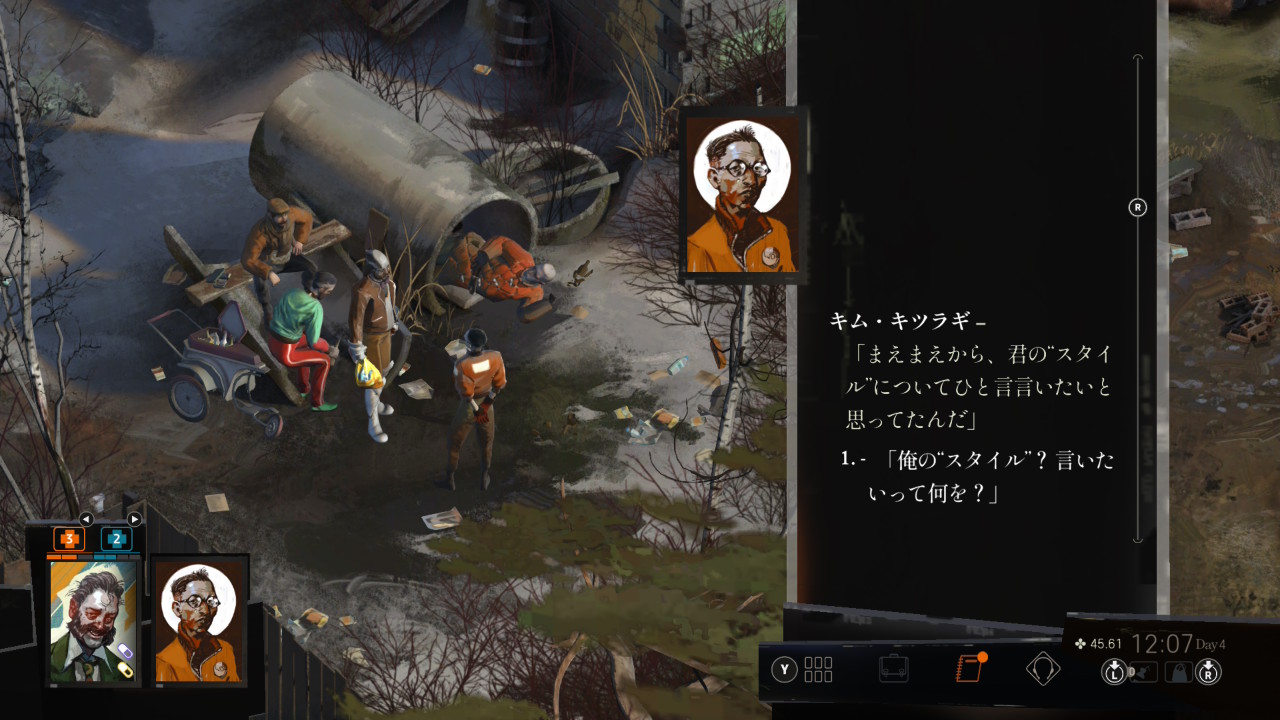Image resolution: width=1280 pixels, height=720 pixels.
Task: Open the Thought Cabinet head icon
Action: click(1043, 669)
